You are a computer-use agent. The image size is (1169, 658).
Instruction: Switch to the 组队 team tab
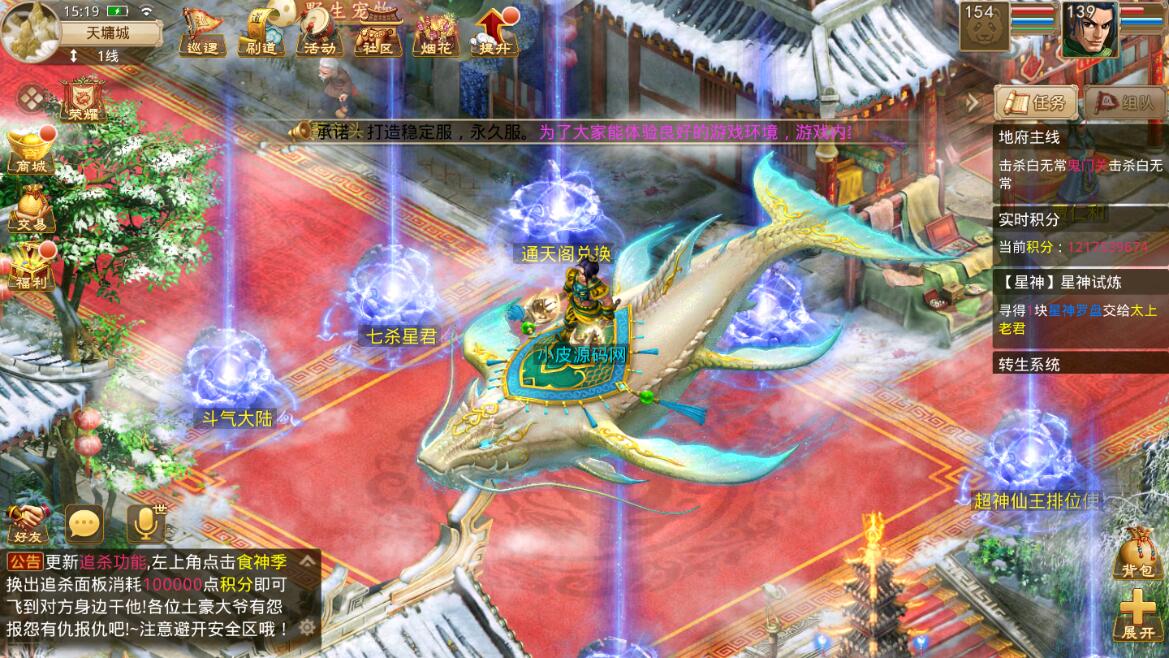pos(1126,102)
